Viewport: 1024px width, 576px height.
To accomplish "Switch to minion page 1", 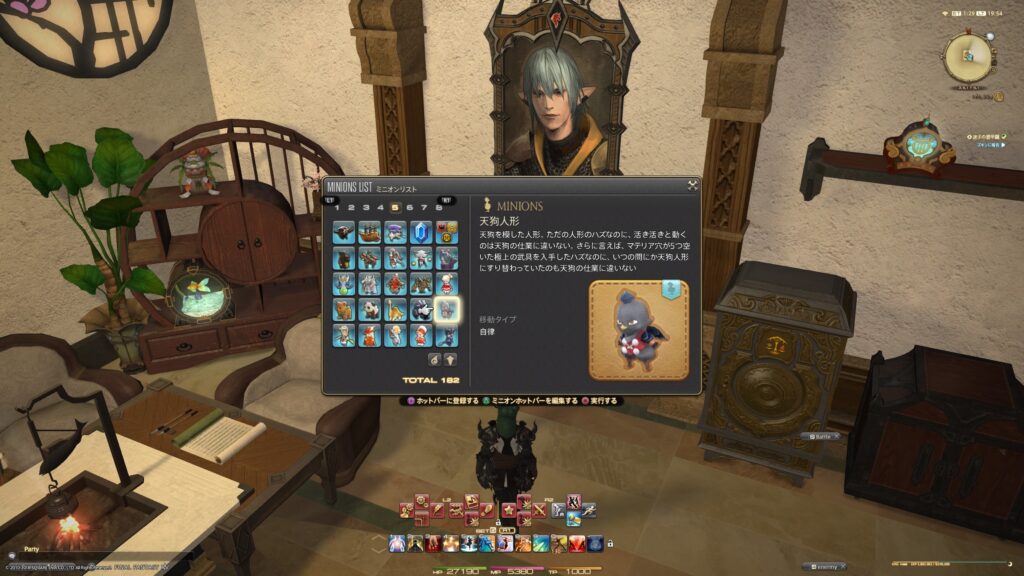I will pyautogui.click(x=337, y=207).
